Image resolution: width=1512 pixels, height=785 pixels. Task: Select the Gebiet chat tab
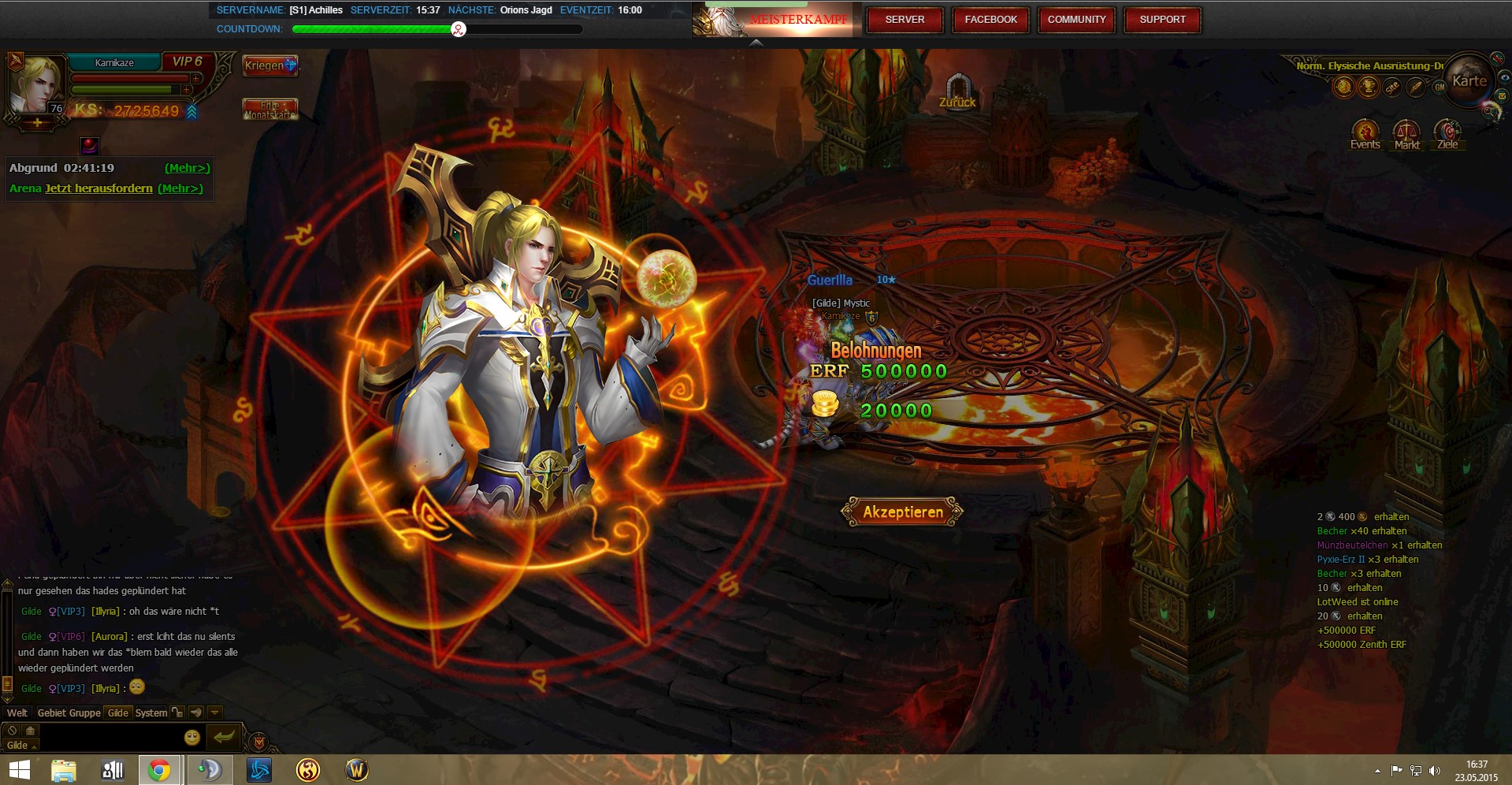pyautogui.click(x=52, y=712)
